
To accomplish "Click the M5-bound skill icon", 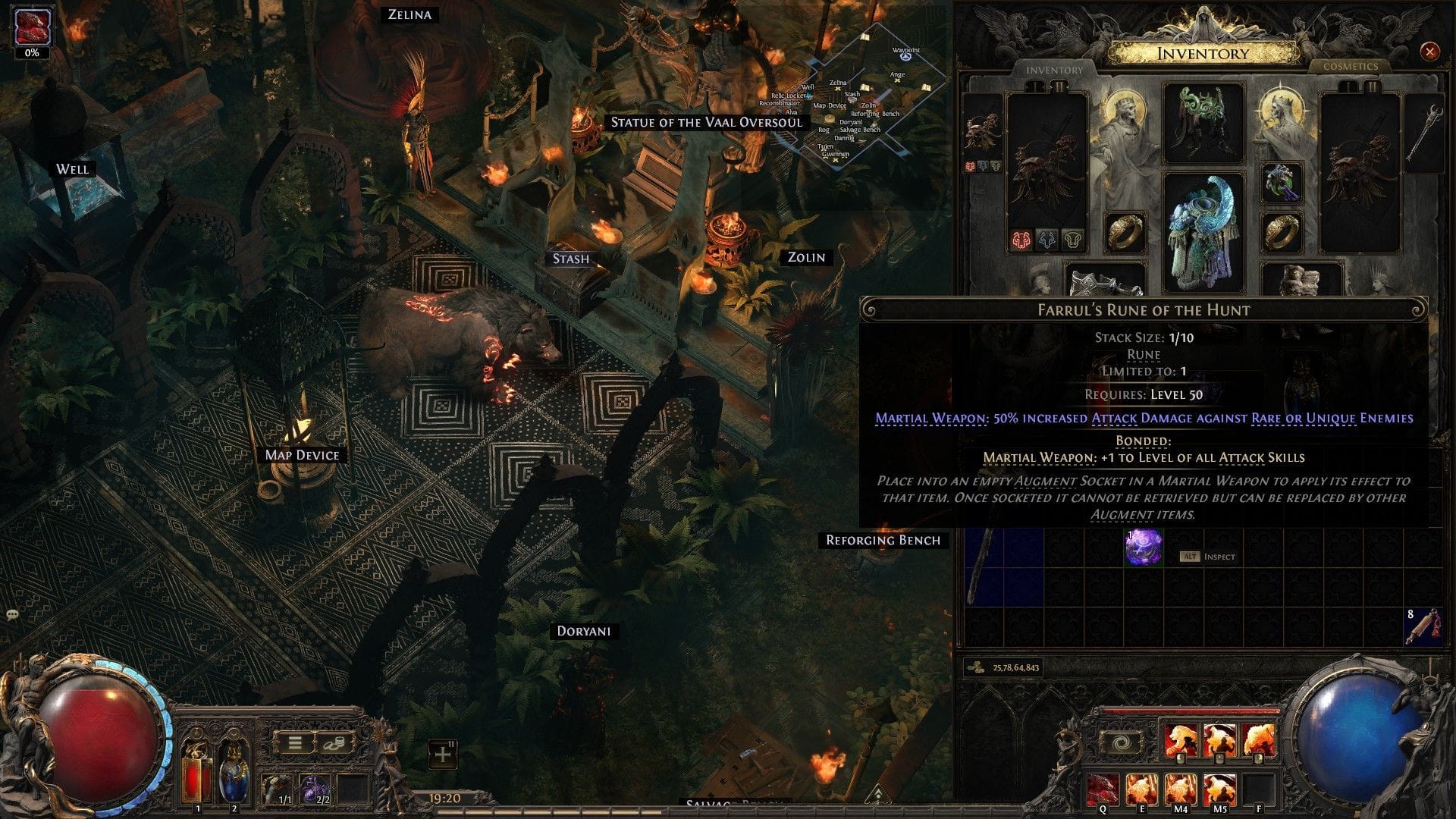I will tap(1220, 788).
